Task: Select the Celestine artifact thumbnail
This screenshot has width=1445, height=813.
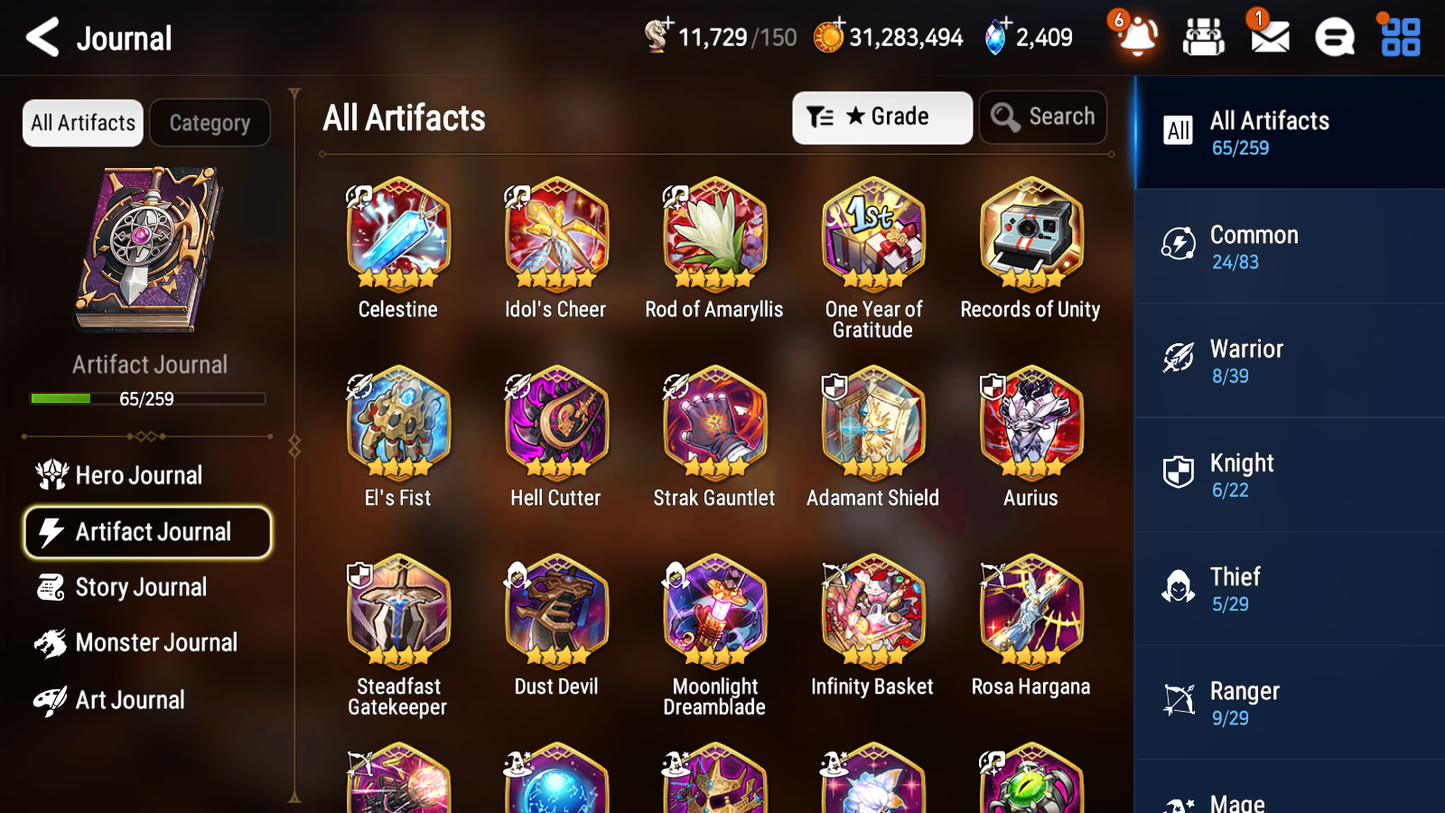Action: [x=398, y=232]
